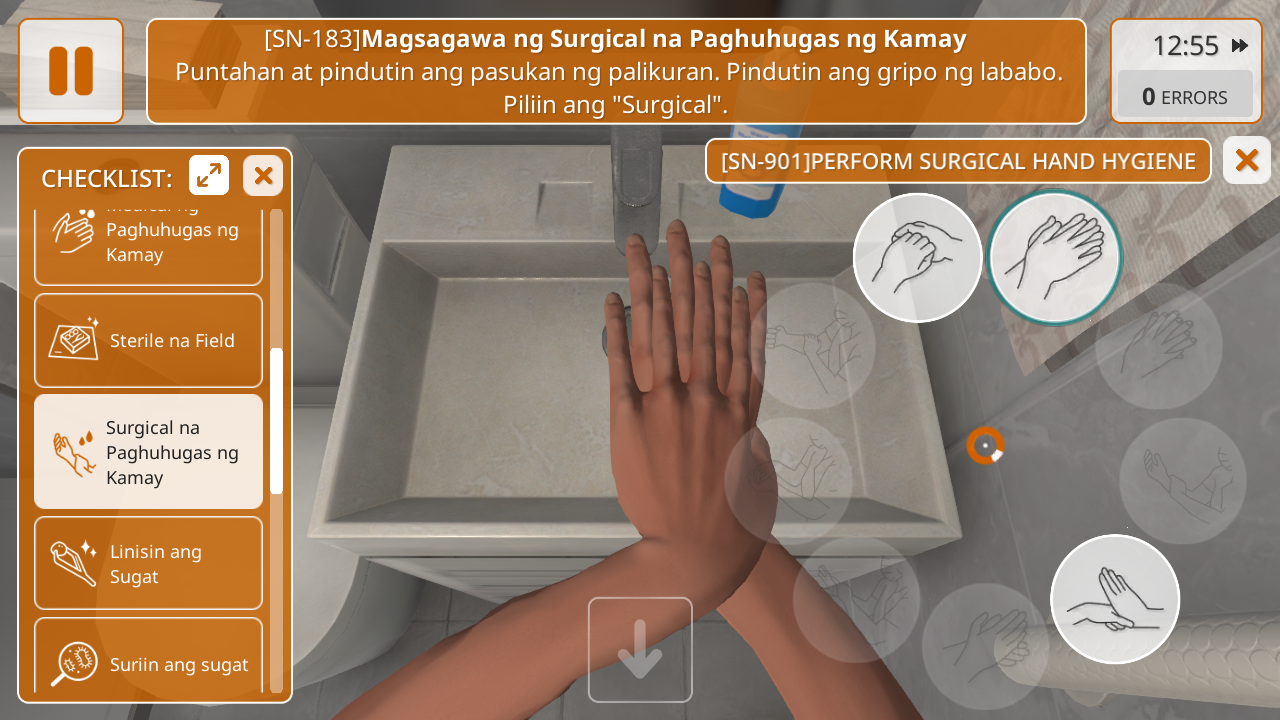Select Suriin ang sugat checklist entry
Image resolution: width=1280 pixels, height=720 pixels.
tap(148, 660)
